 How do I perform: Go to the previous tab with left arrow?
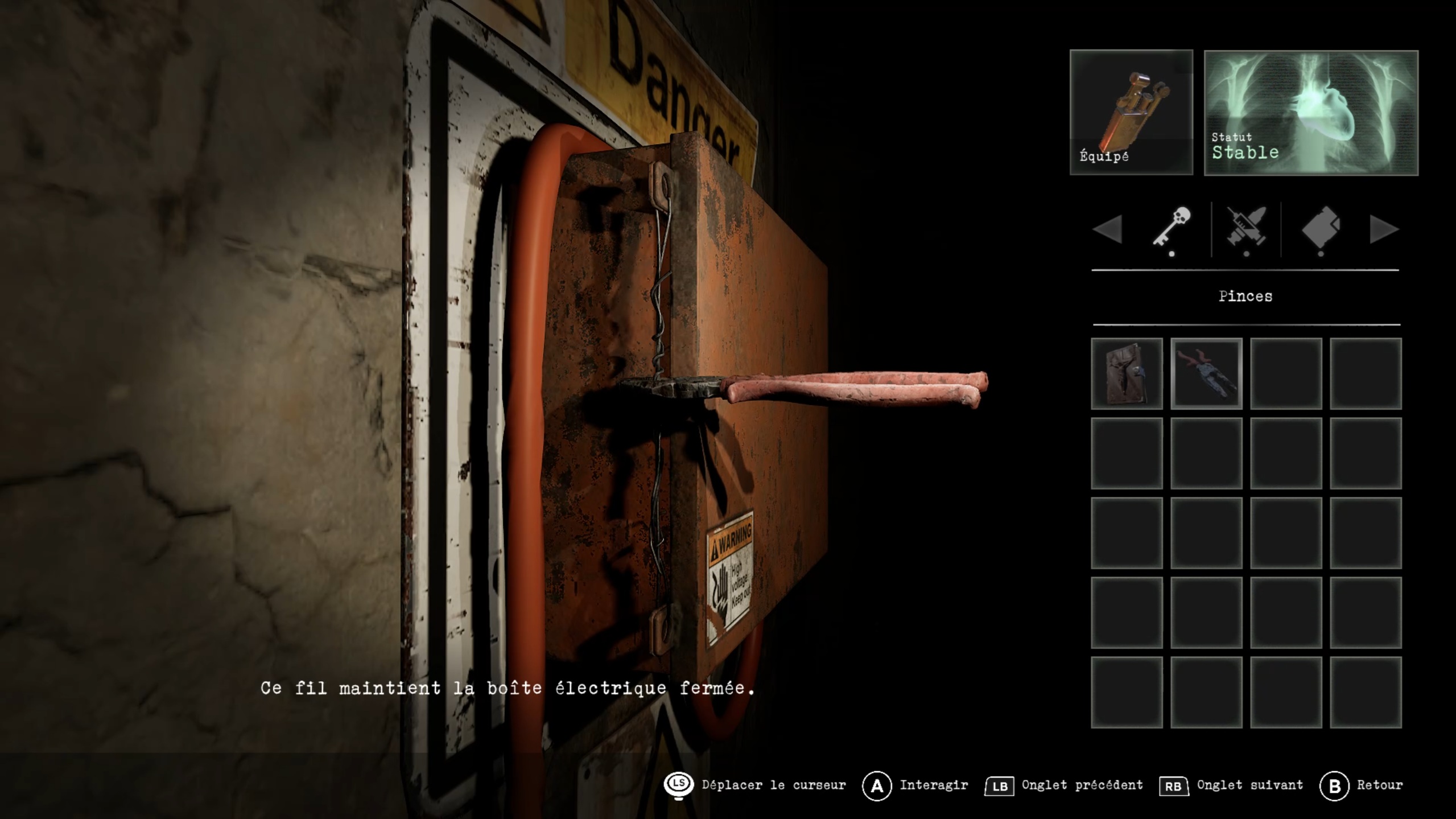pos(1107,229)
